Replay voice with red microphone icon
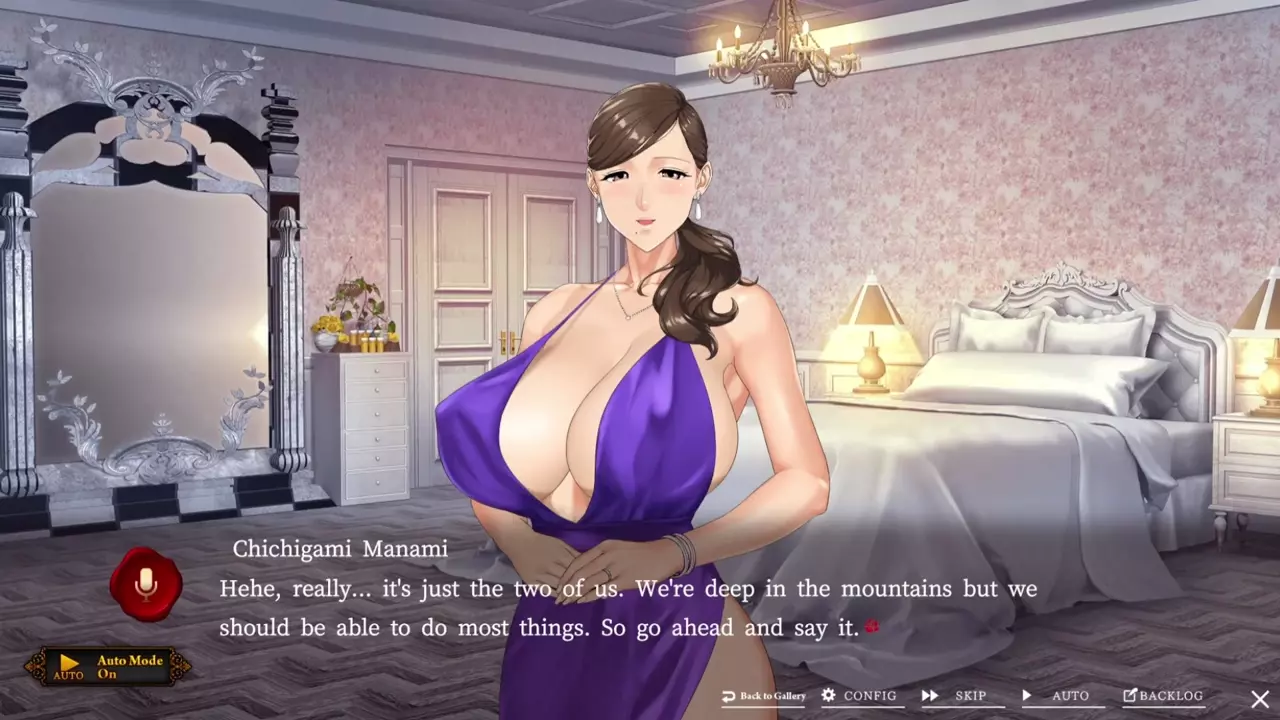1280x720 pixels. 146,584
